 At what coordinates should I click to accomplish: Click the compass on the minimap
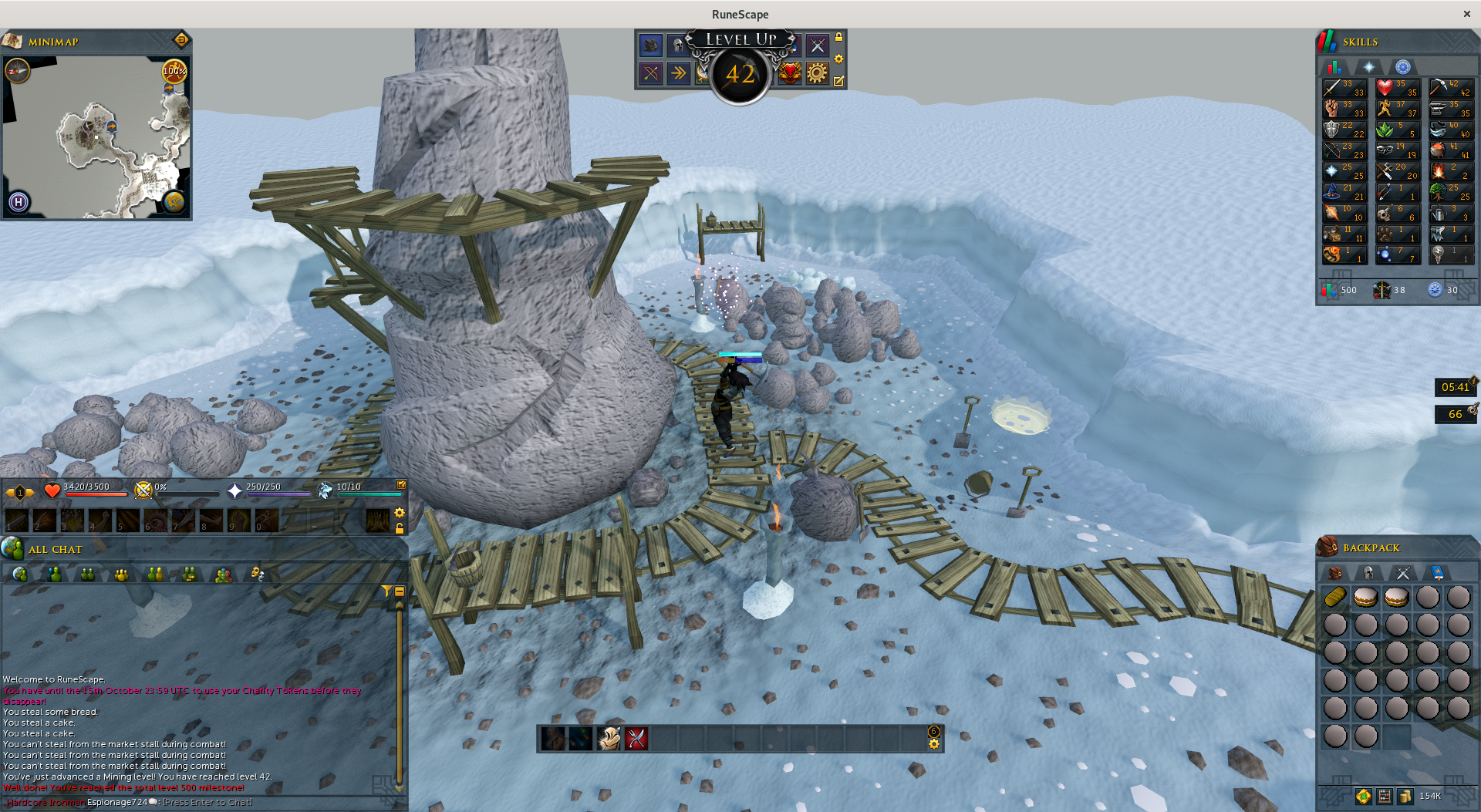pyautogui.click(x=17, y=71)
